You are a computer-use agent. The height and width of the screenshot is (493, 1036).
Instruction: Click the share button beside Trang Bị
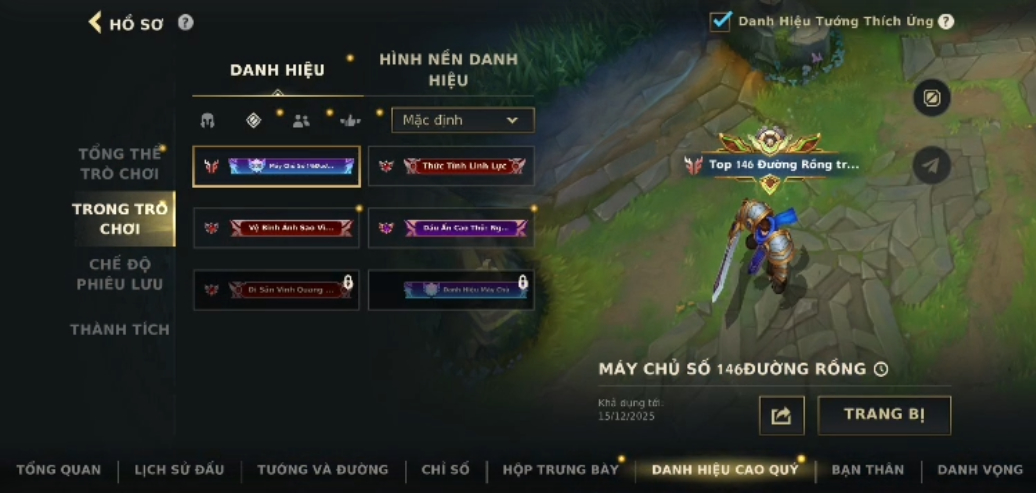[781, 416]
